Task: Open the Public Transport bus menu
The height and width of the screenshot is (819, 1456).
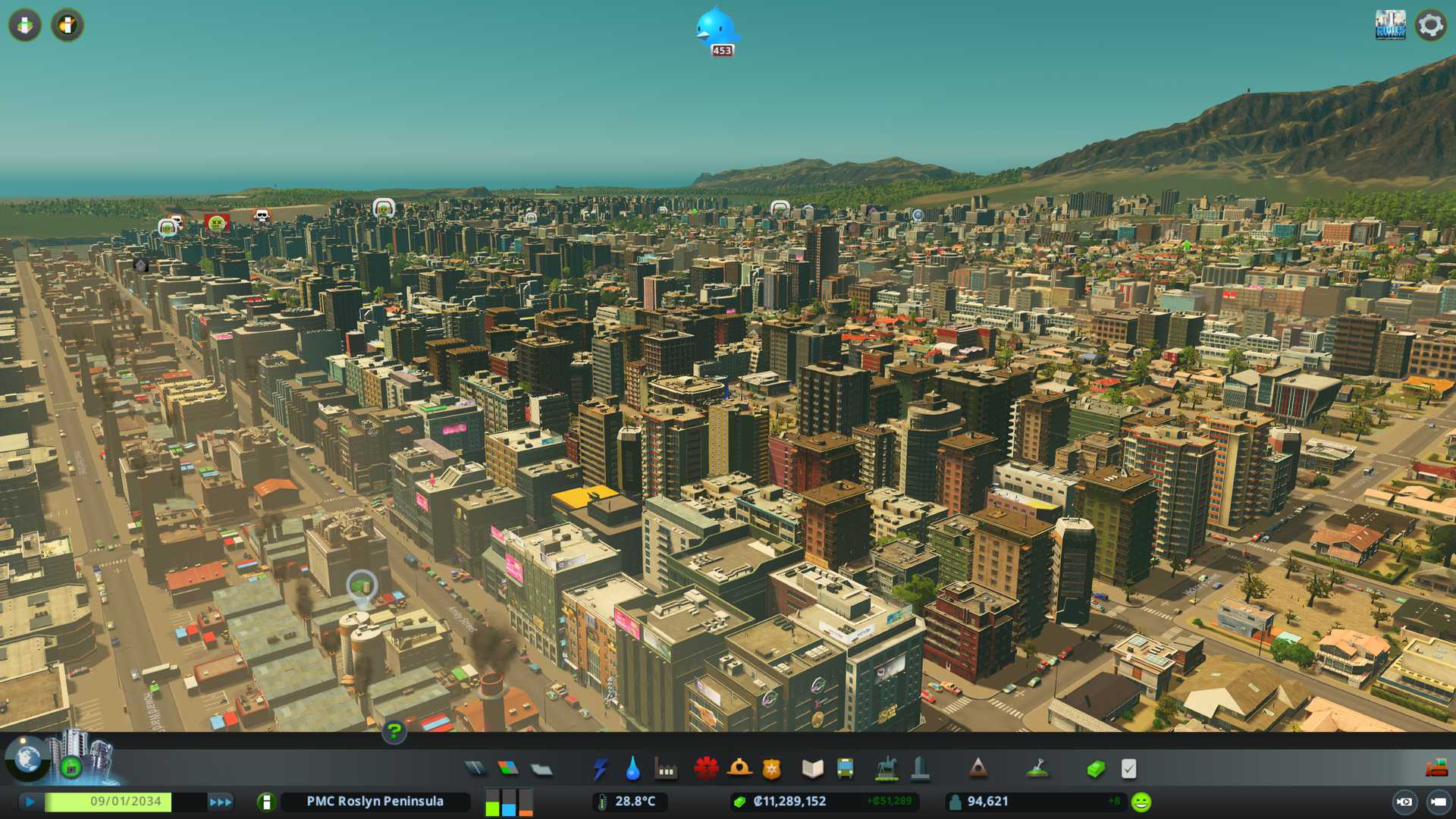Action: click(x=845, y=769)
